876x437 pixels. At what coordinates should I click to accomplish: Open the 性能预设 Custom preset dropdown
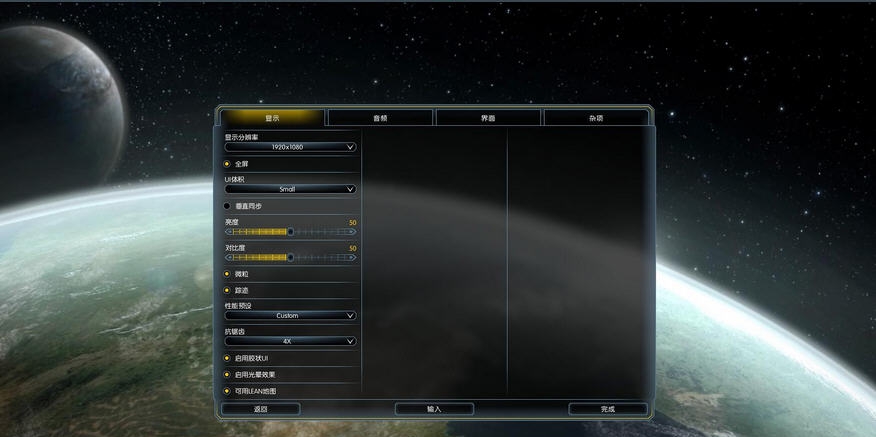[290, 315]
